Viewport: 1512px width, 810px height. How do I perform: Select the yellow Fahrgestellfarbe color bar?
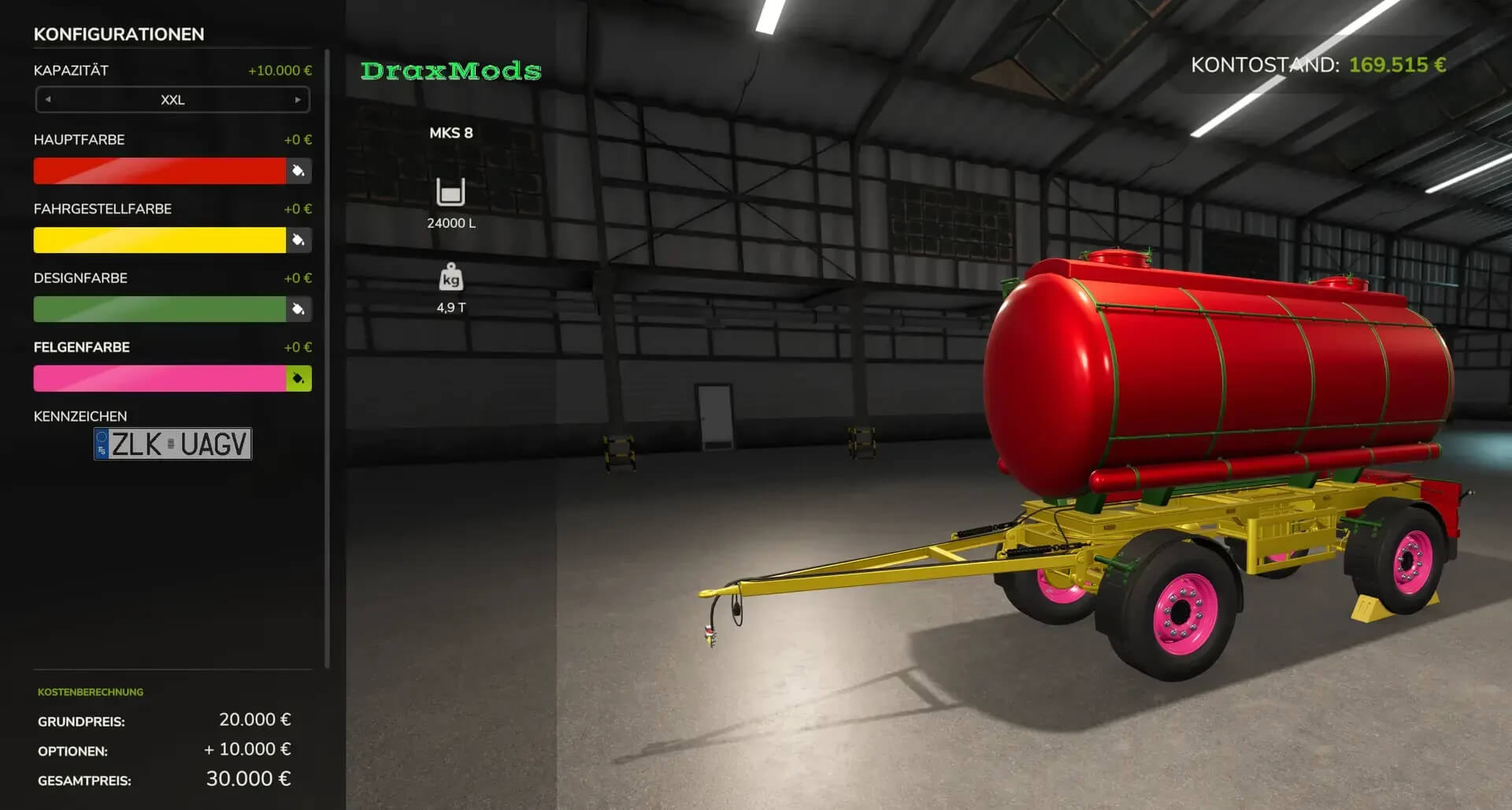(x=159, y=240)
